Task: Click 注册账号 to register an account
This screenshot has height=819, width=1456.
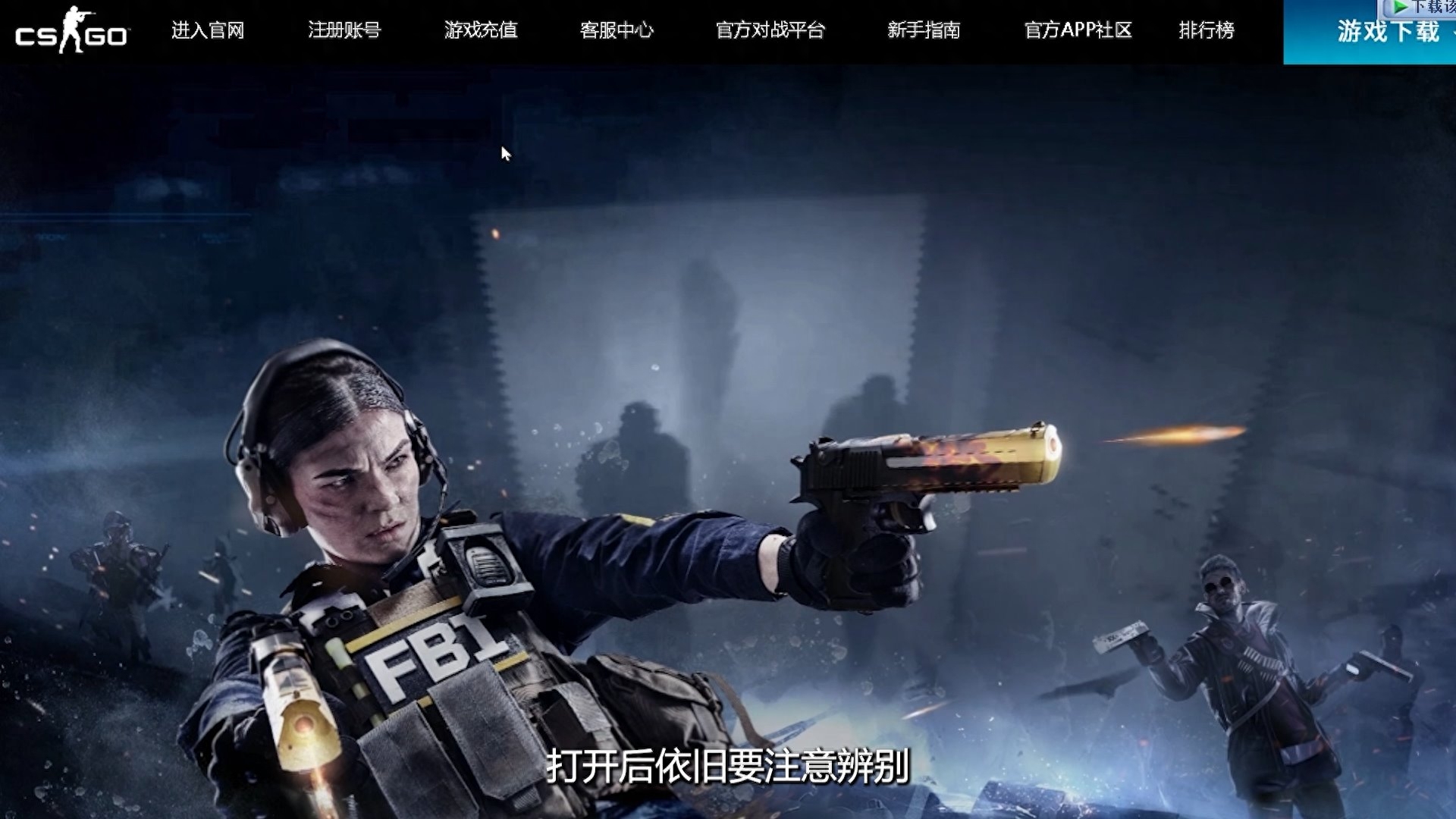Action: coord(344,32)
